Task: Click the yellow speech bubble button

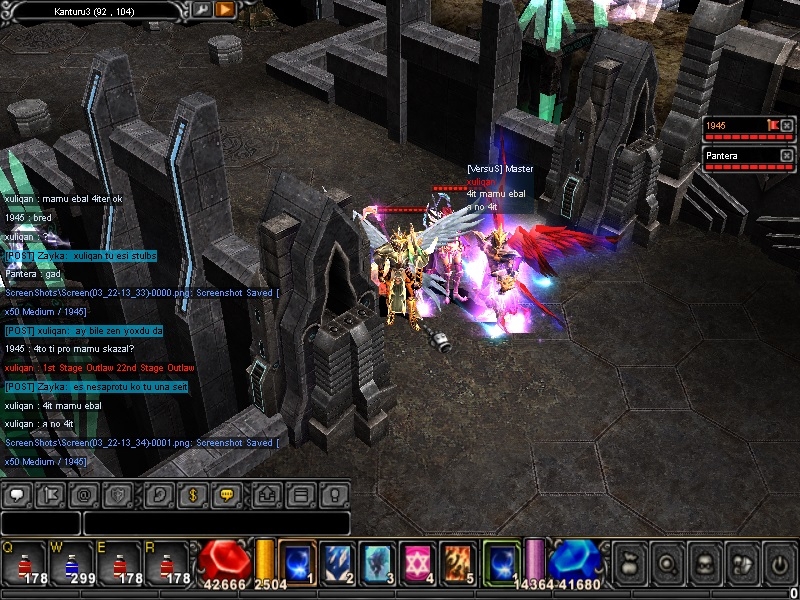Action: click(226, 494)
